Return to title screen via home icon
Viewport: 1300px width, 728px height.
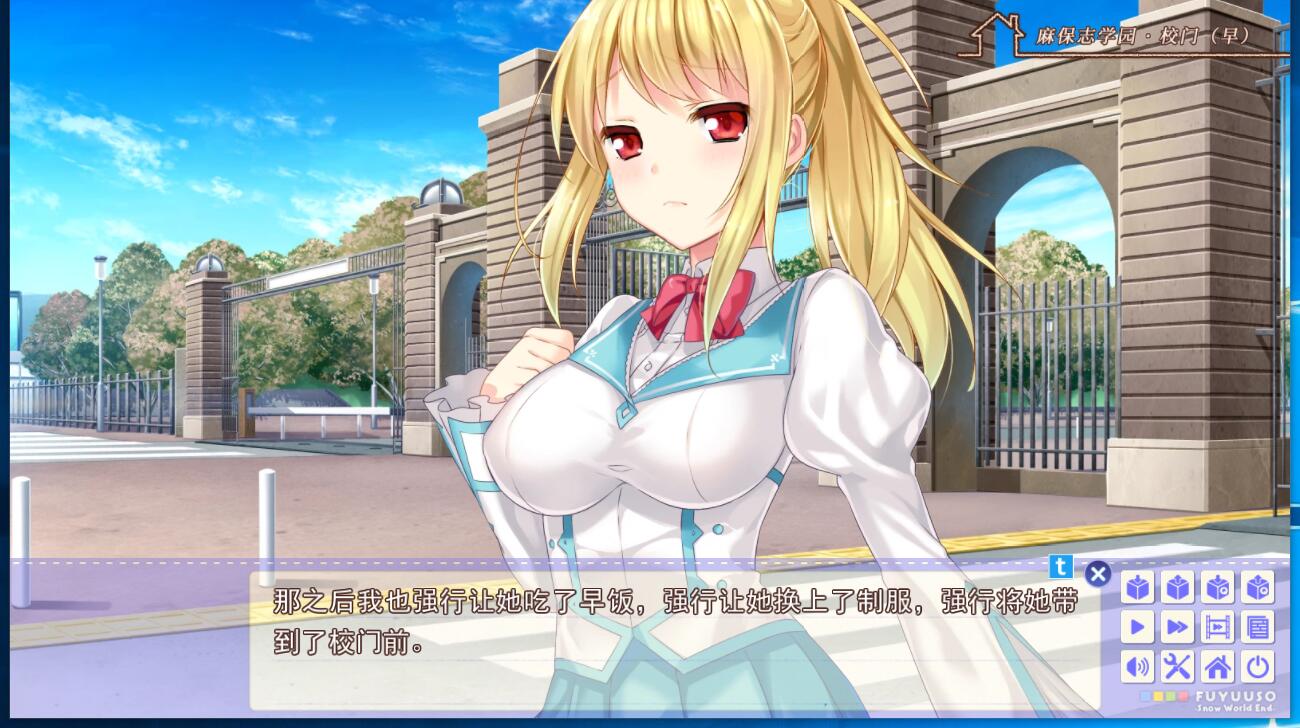(x=1217, y=667)
